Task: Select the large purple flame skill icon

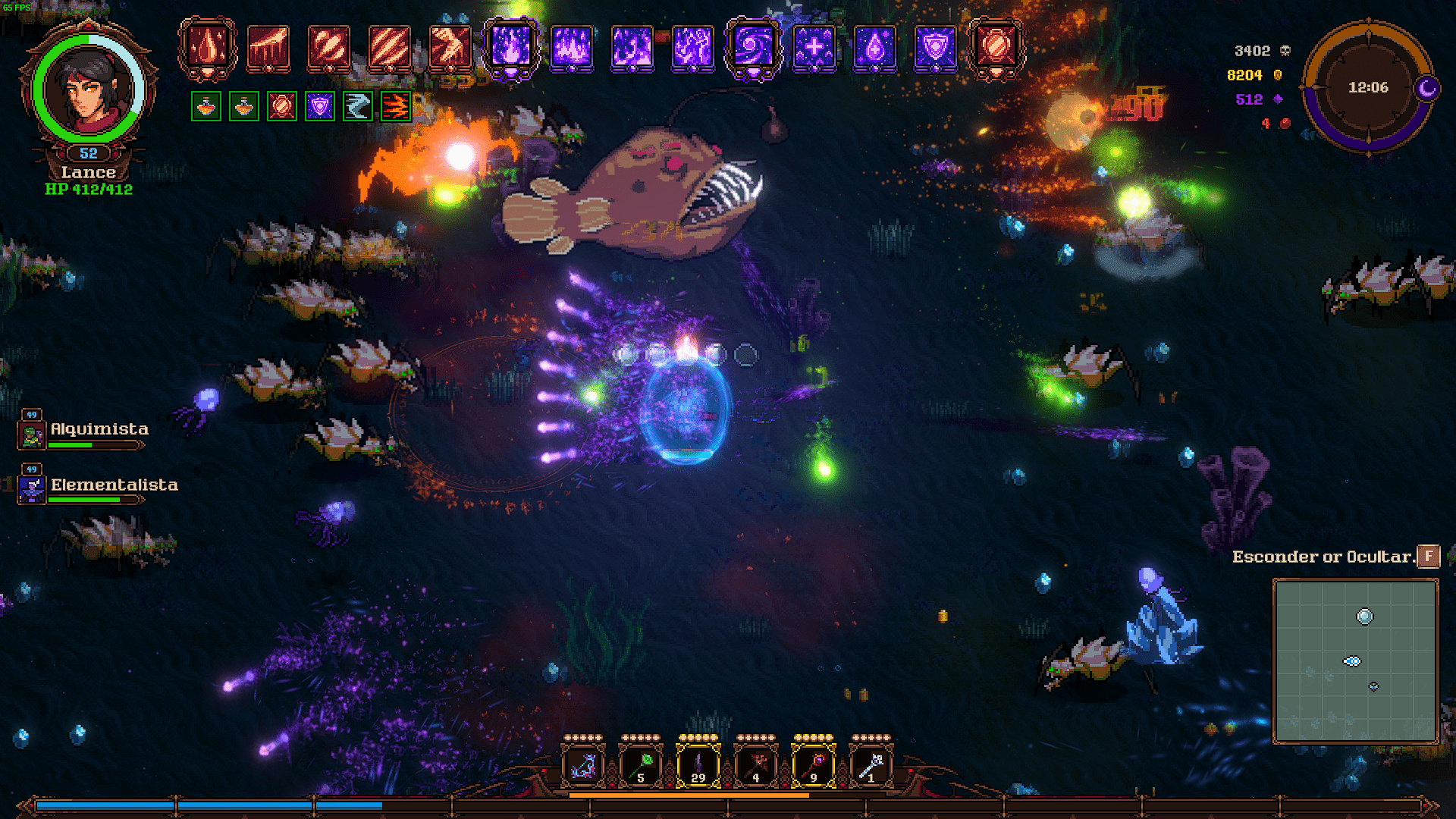Action: pos(510,48)
